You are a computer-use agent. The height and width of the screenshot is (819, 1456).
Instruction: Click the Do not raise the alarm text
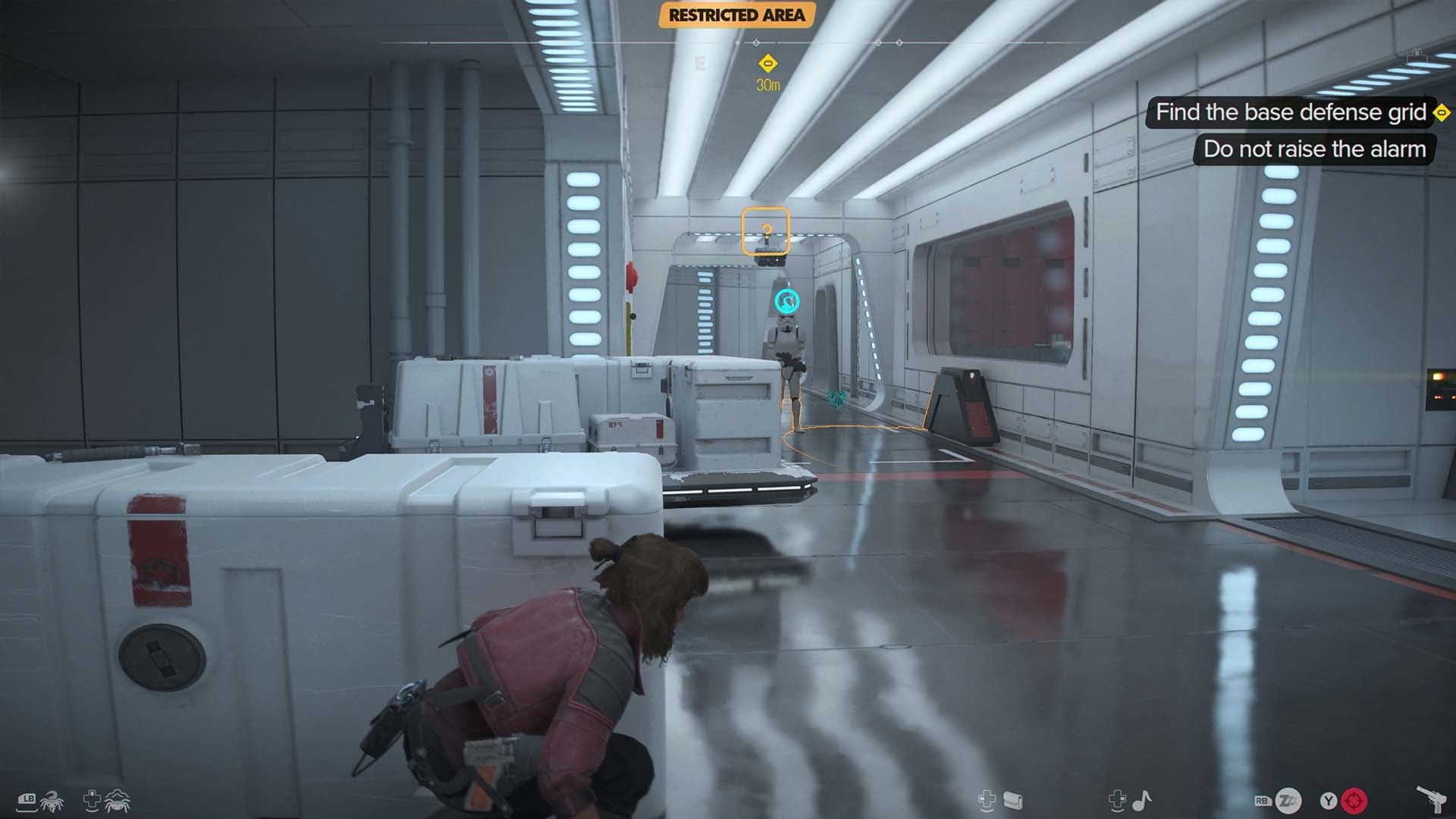coord(1313,150)
